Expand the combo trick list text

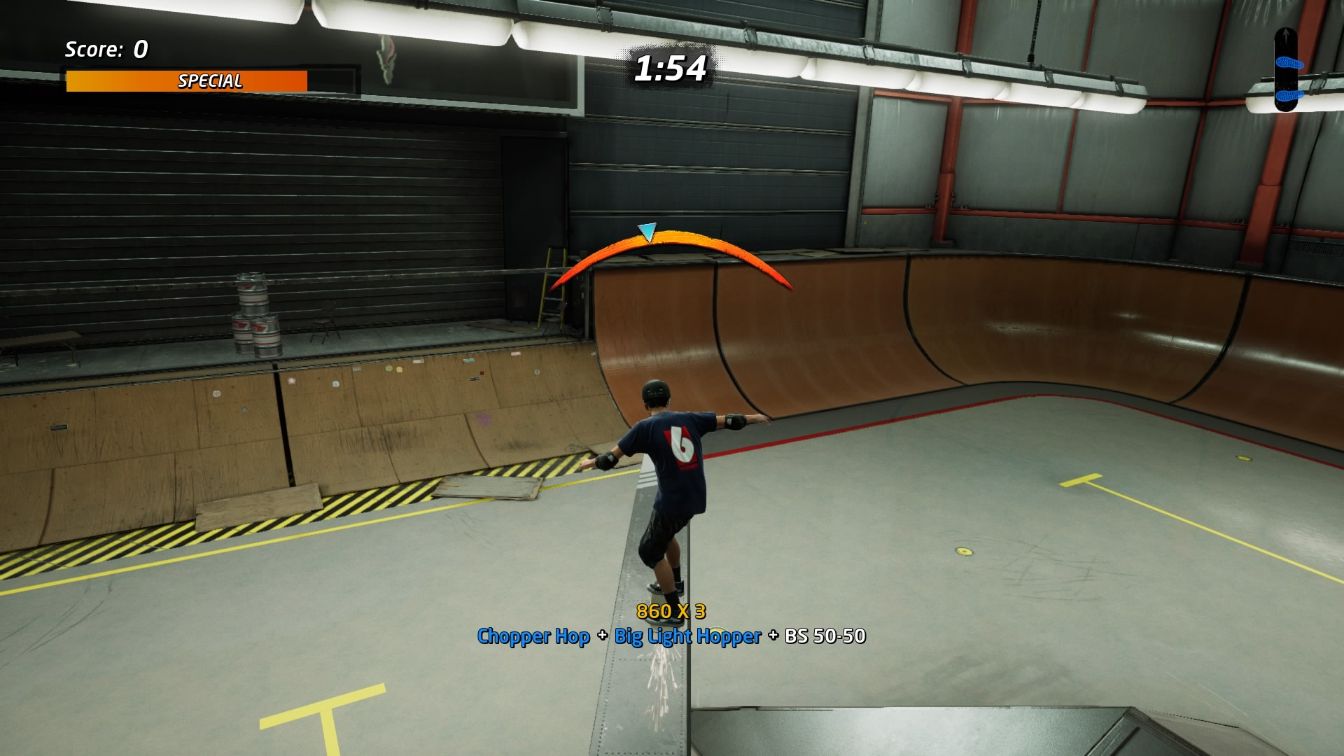(672, 635)
